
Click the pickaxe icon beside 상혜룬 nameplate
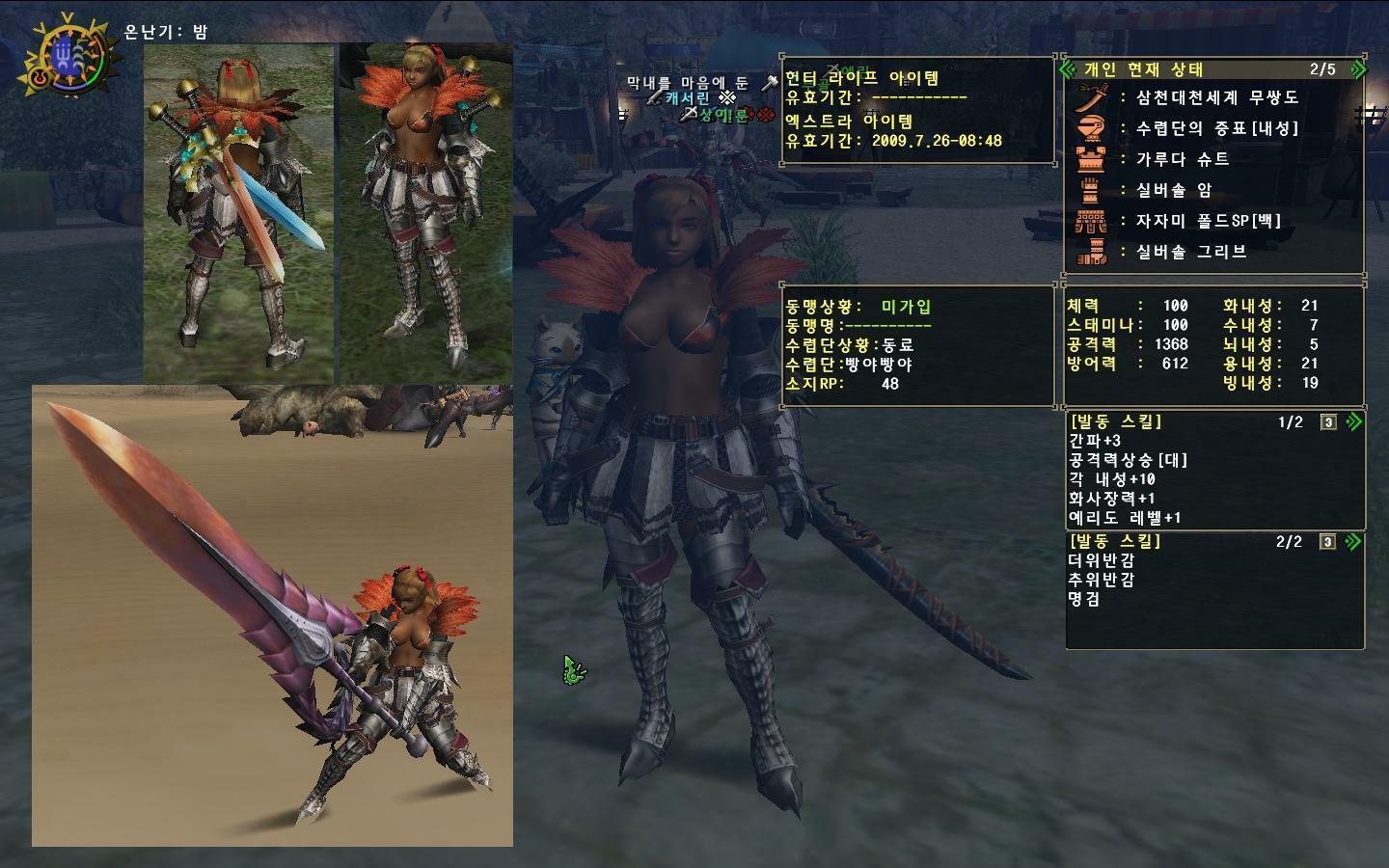coord(688,115)
